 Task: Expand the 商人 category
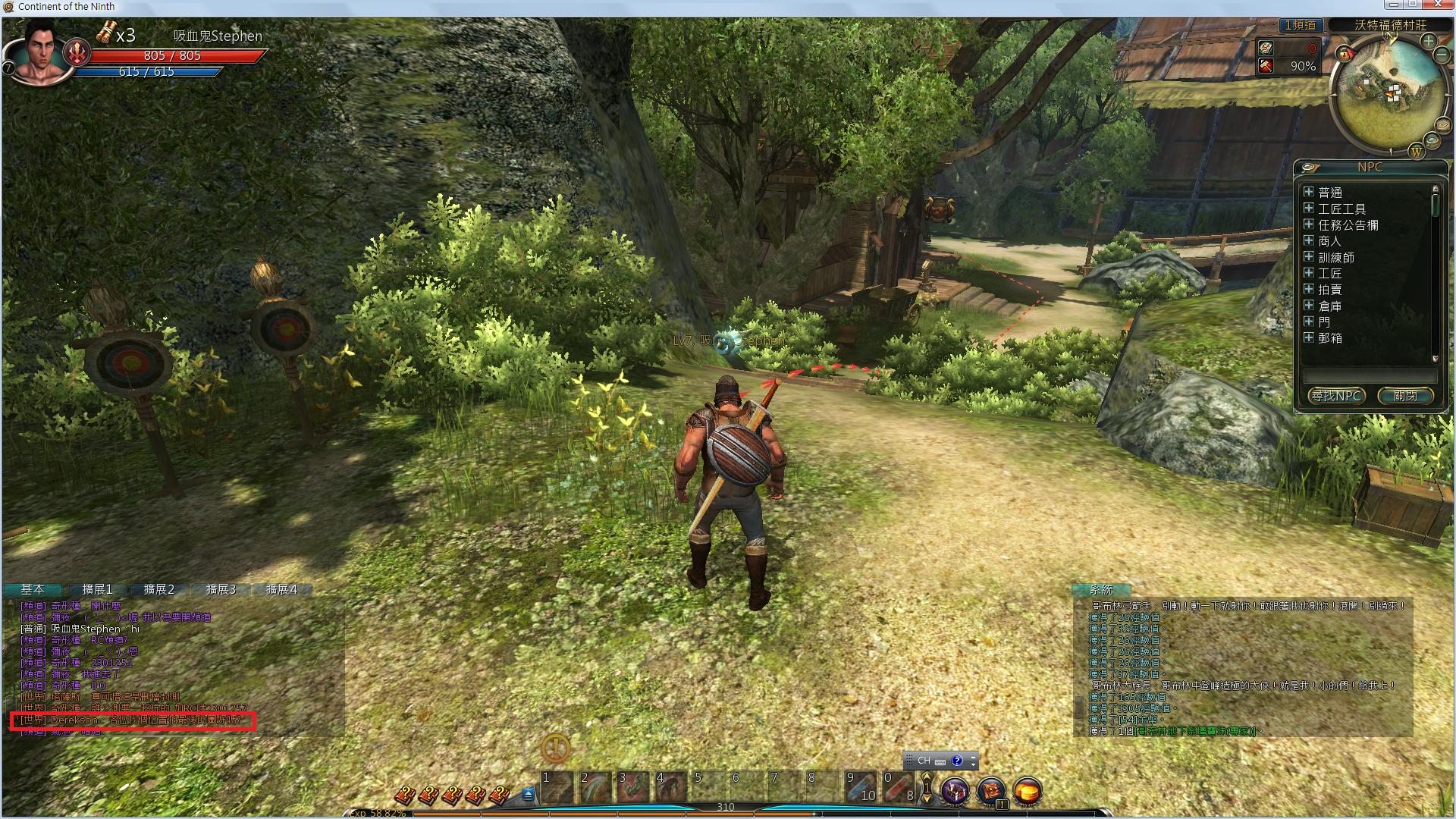(1309, 240)
